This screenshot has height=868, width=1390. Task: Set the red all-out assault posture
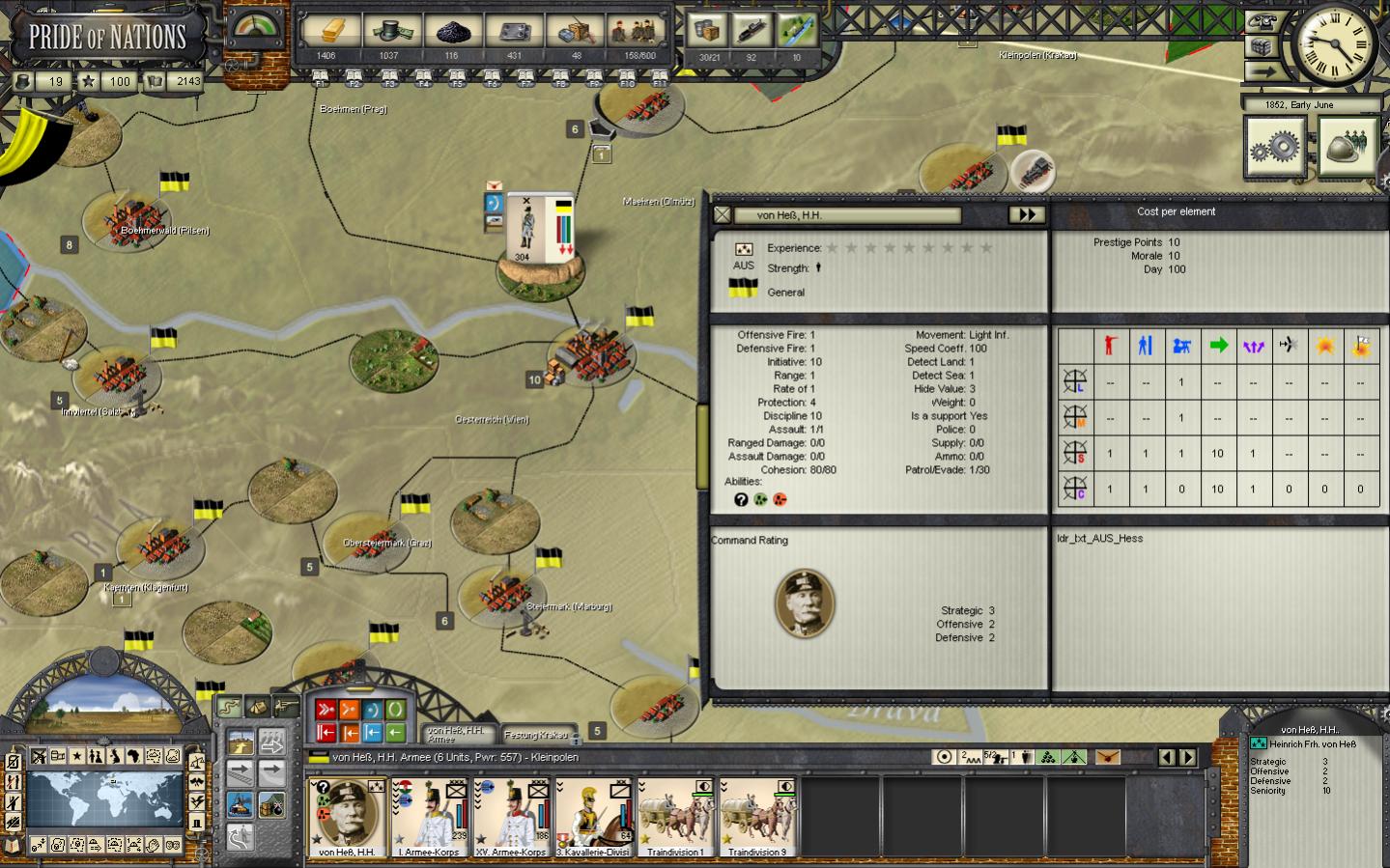pyautogui.click(x=326, y=711)
